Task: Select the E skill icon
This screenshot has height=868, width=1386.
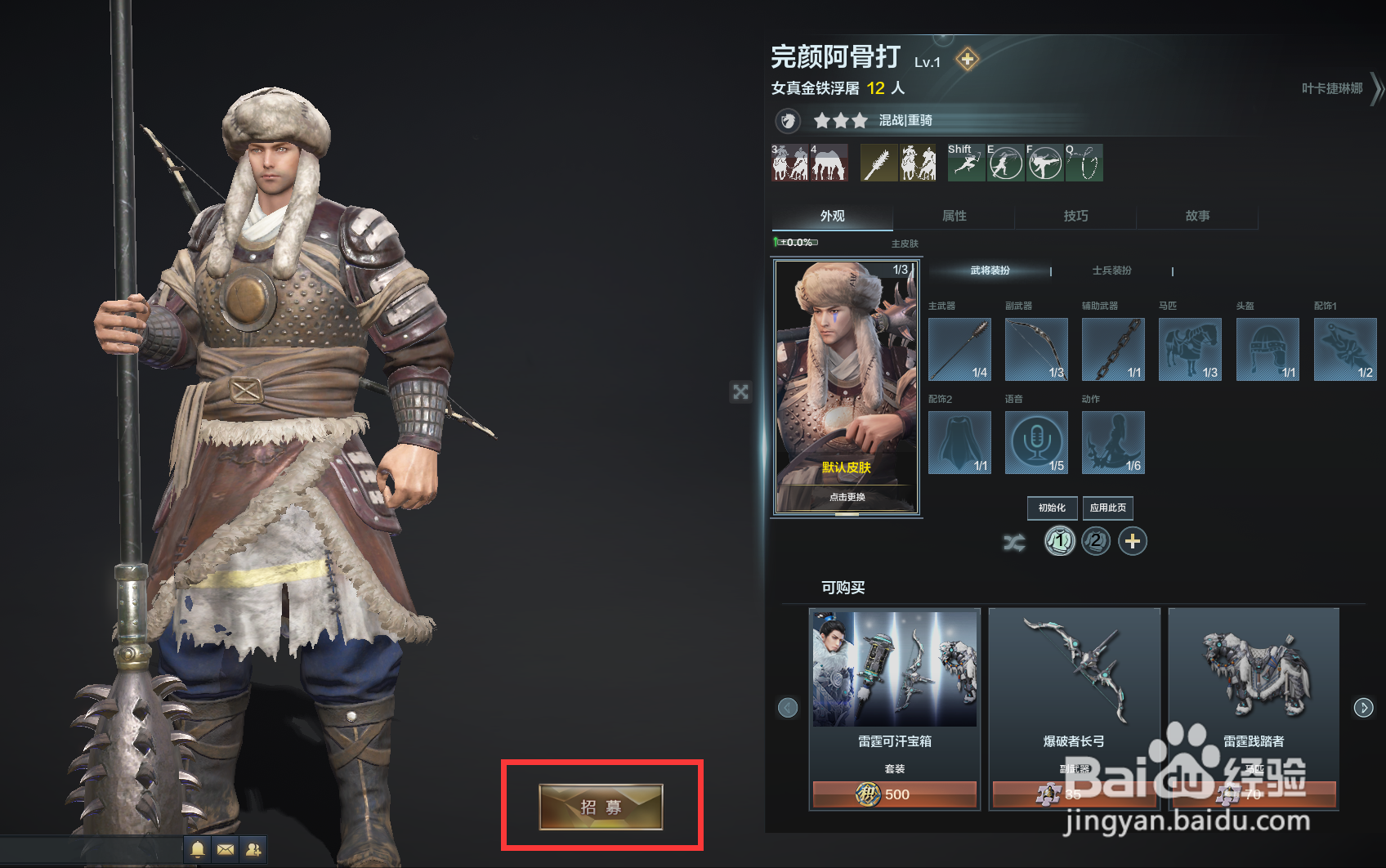Action: pyautogui.click(x=1006, y=163)
